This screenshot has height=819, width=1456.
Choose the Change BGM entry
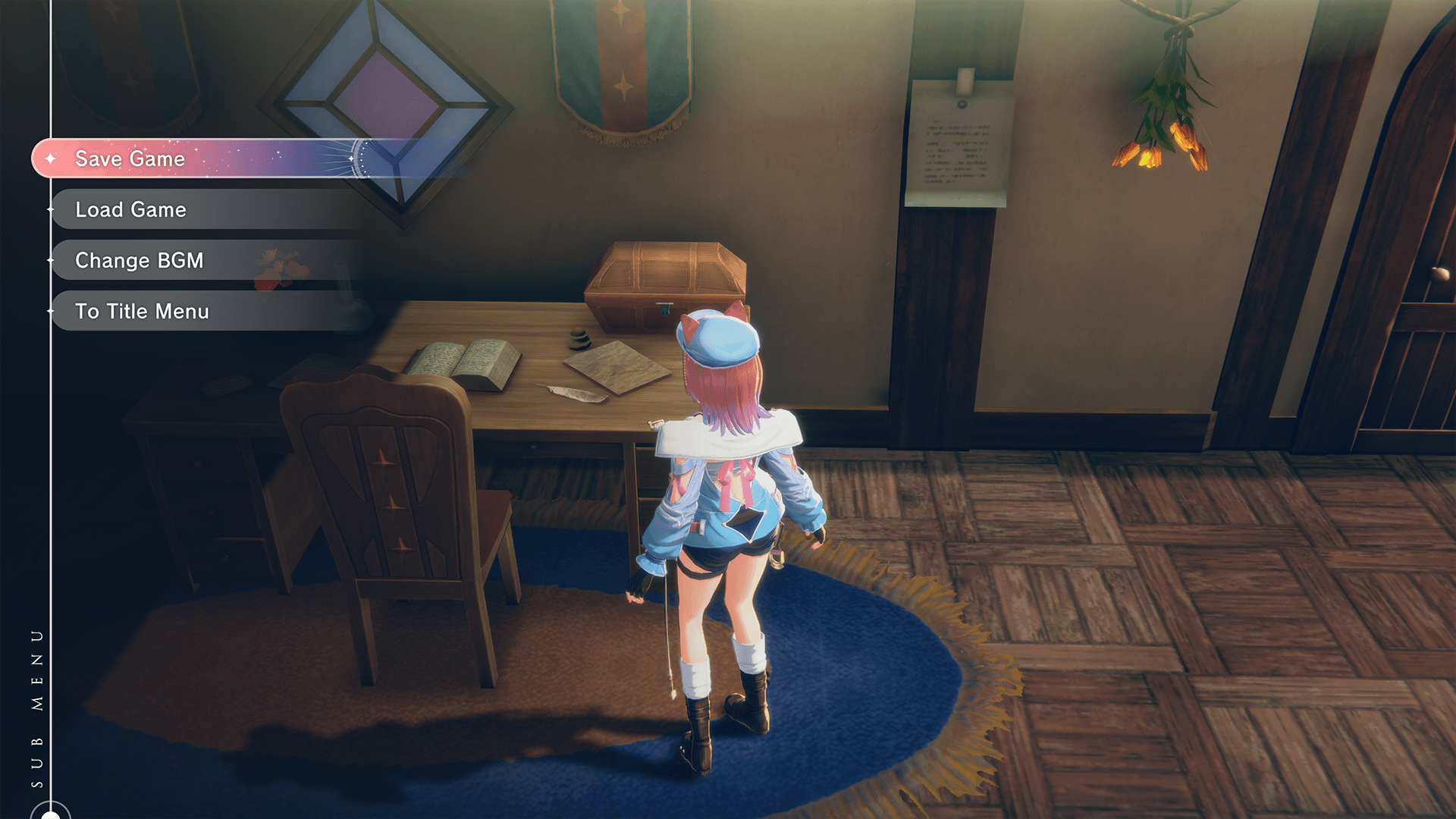pyautogui.click(x=140, y=260)
